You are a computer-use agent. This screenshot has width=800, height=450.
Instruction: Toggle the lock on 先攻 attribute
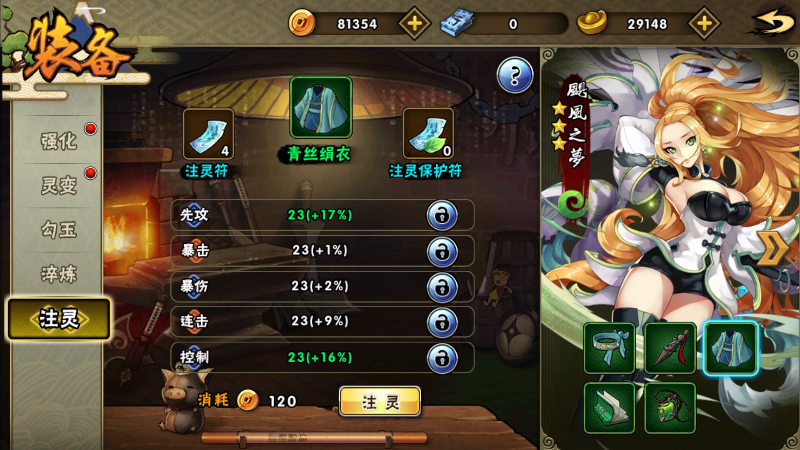442,214
